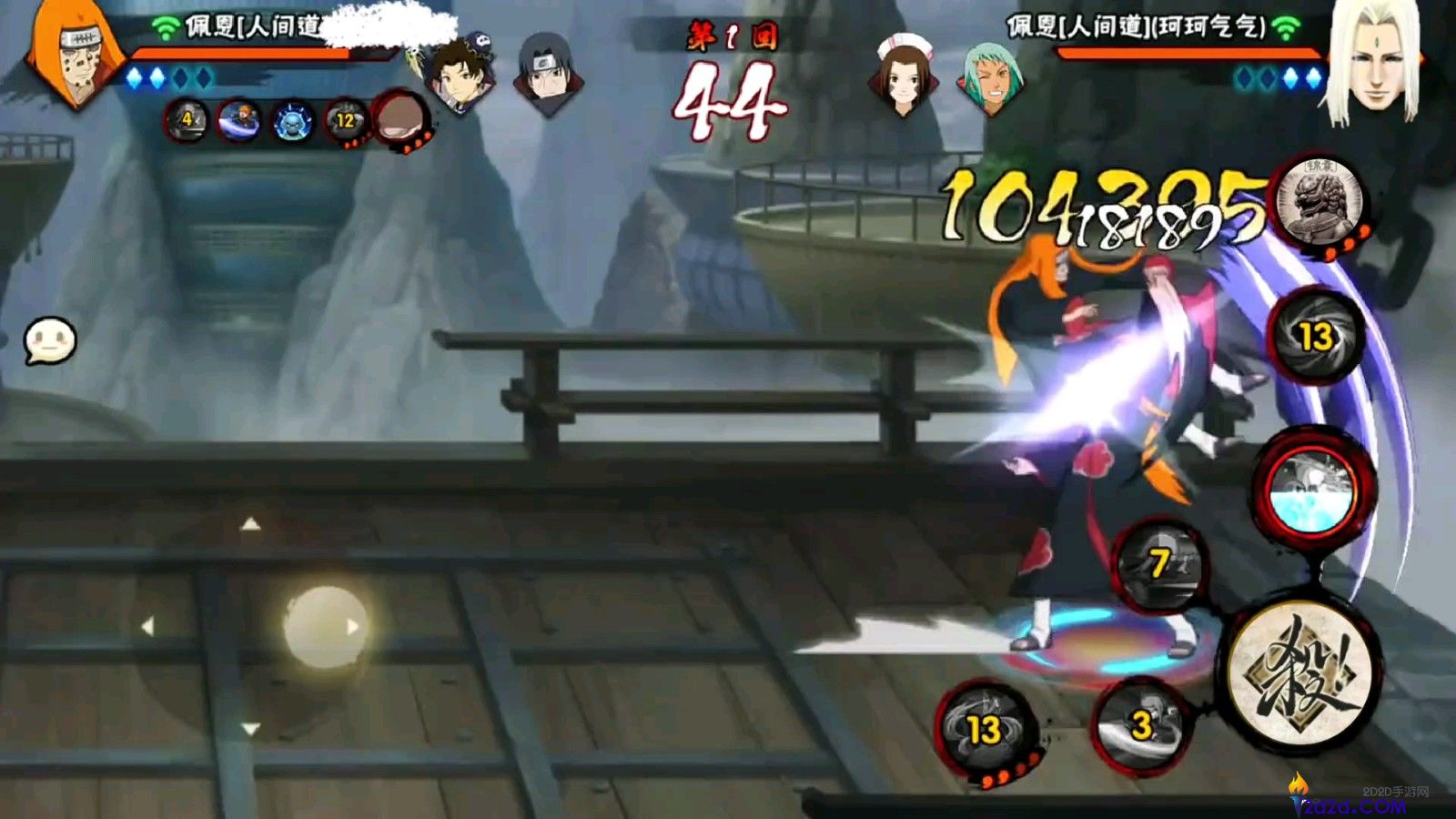
Task: Select the enemy nurse-cap character portrait
Action: [x=902, y=75]
